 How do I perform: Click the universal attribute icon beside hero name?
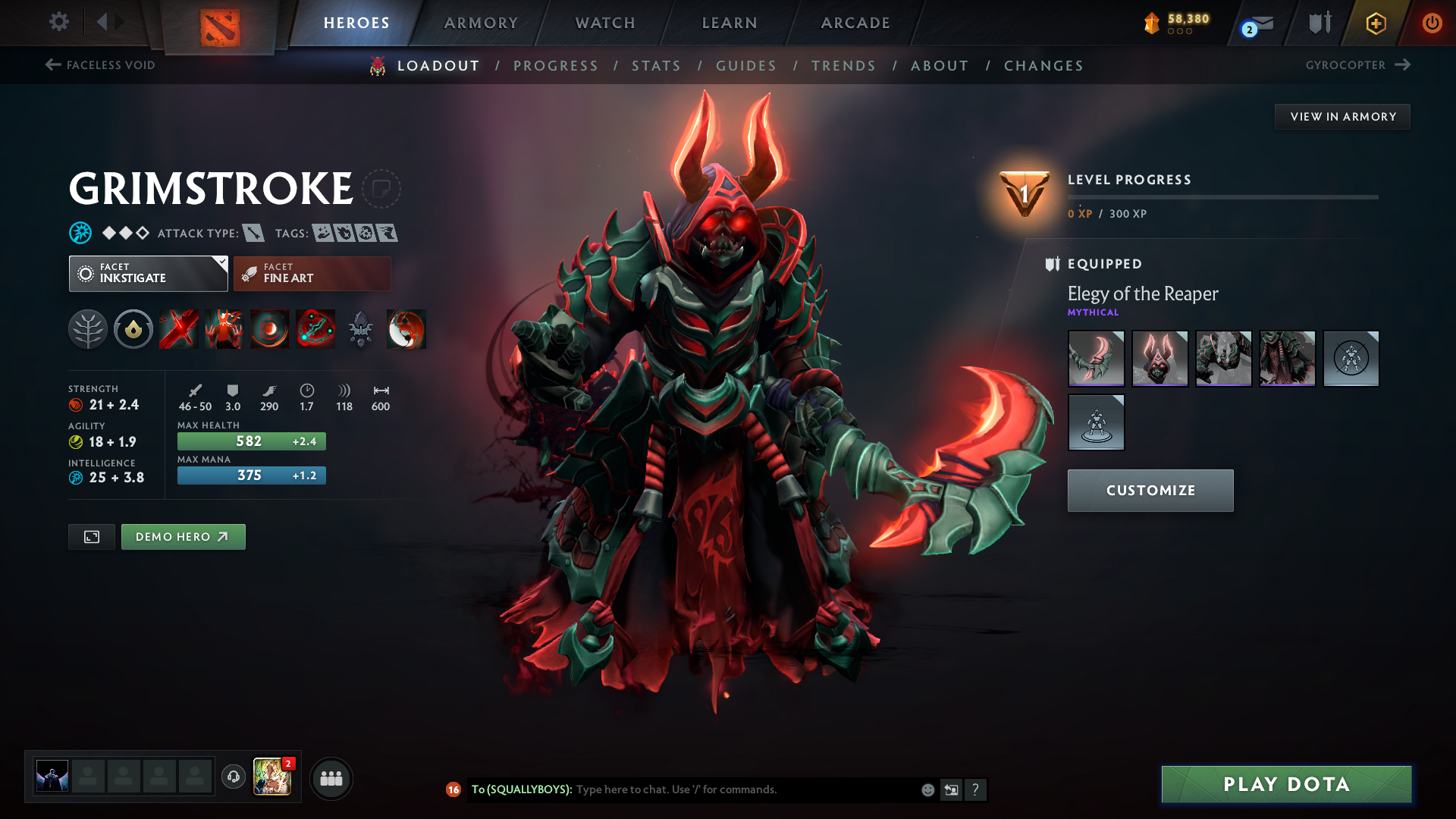[79, 233]
